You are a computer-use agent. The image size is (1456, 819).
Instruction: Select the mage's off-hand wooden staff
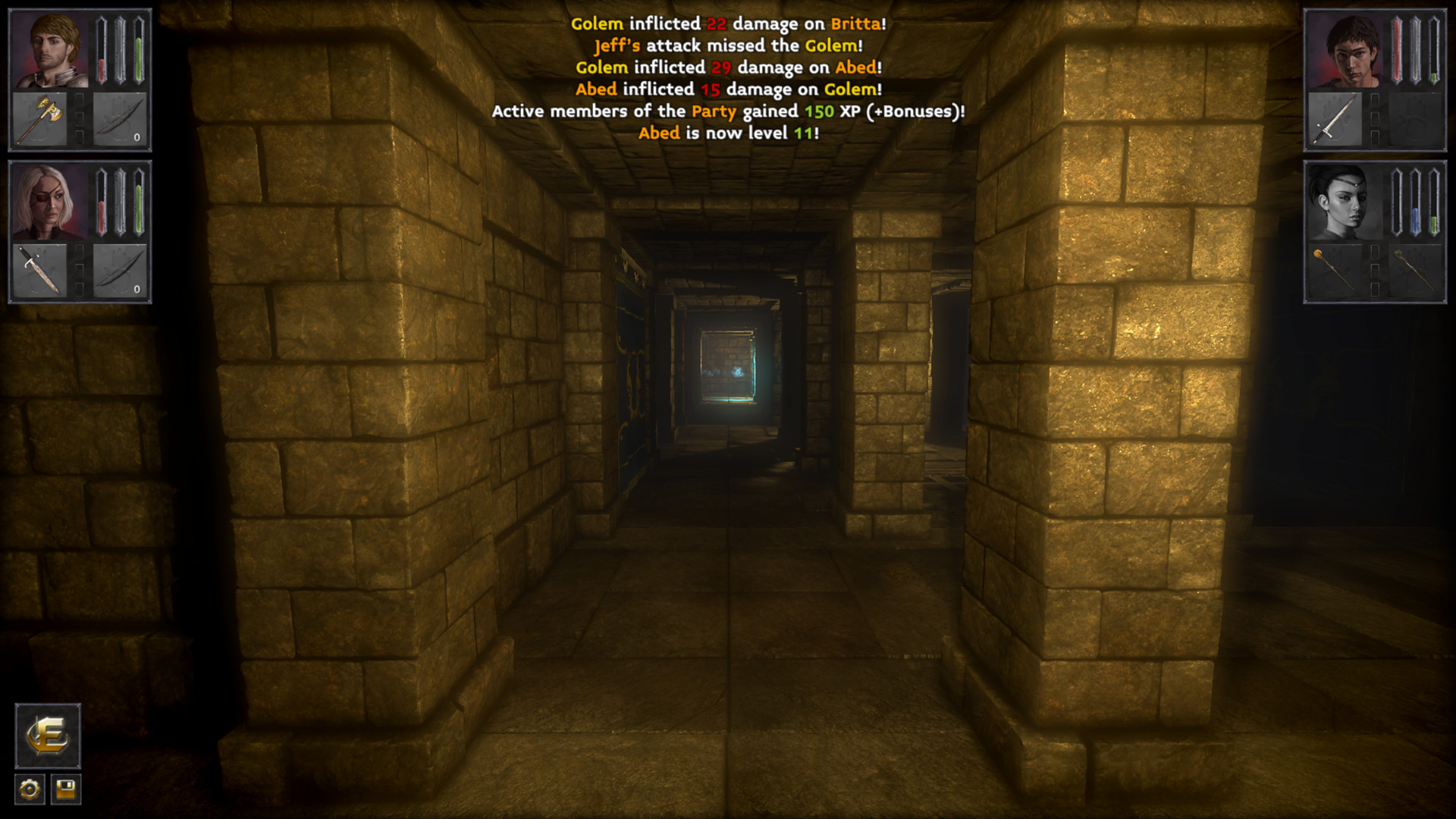click(x=1415, y=270)
